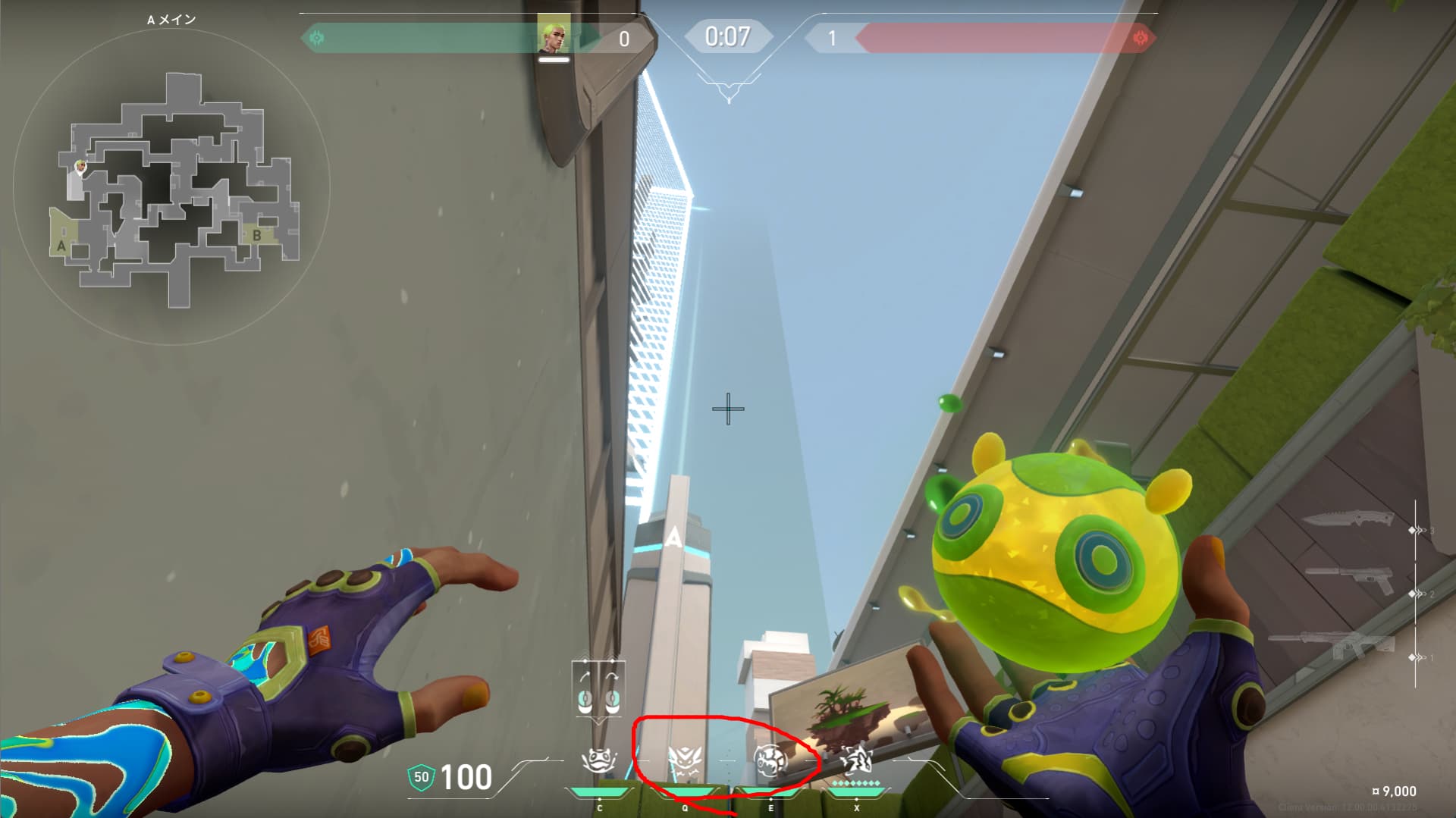Image resolution: width=1456 pixels, height=818 pixels.
Task: Click the B site marker on the minimap
Action: (x=257, y=235)
